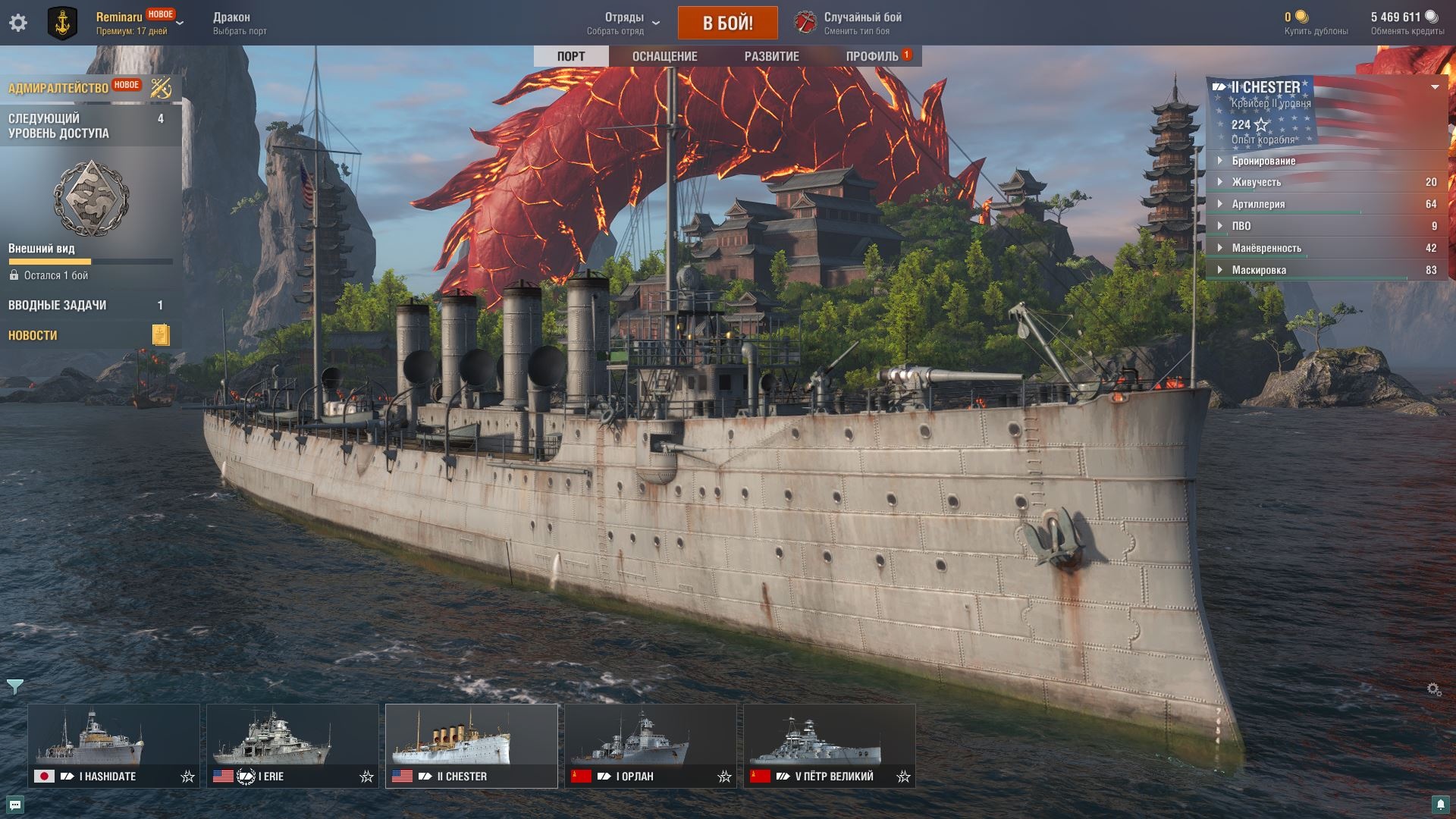Expand the Артиллерия stats row
This screenshot has height=819, width=1456.
pos(1258,204)
